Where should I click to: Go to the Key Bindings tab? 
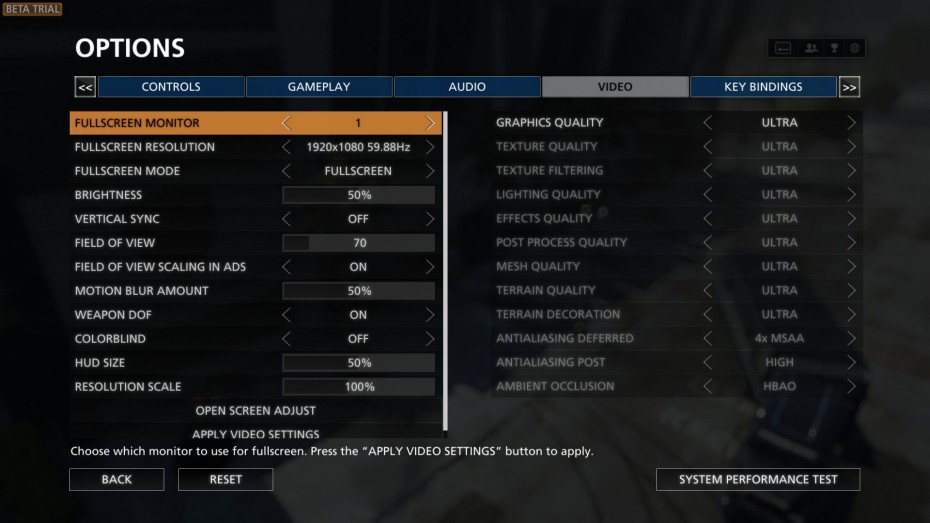(763, 87)
